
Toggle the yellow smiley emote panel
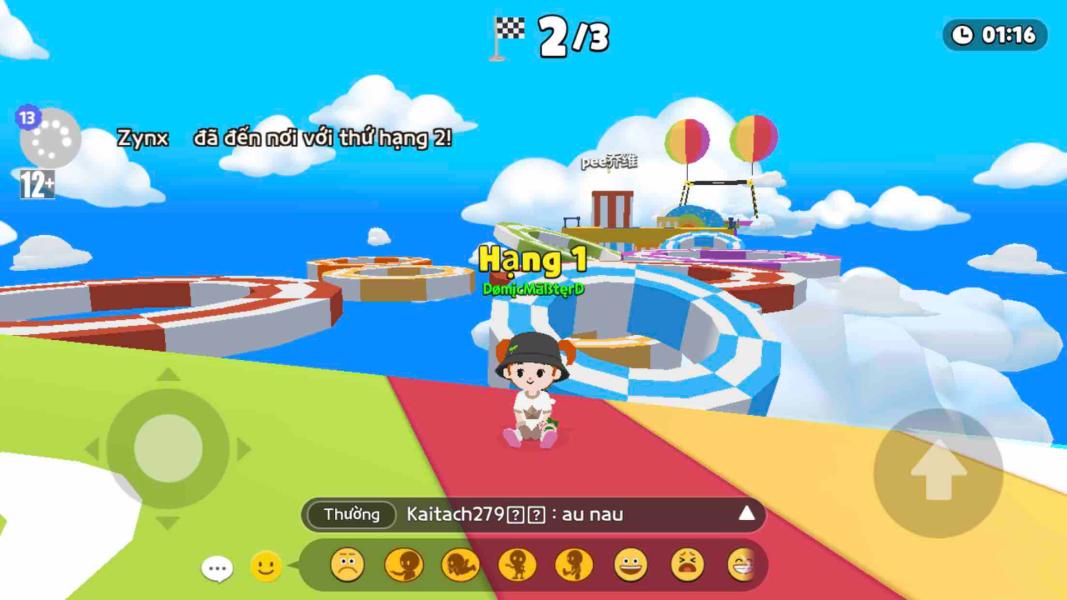pos(265,567)
